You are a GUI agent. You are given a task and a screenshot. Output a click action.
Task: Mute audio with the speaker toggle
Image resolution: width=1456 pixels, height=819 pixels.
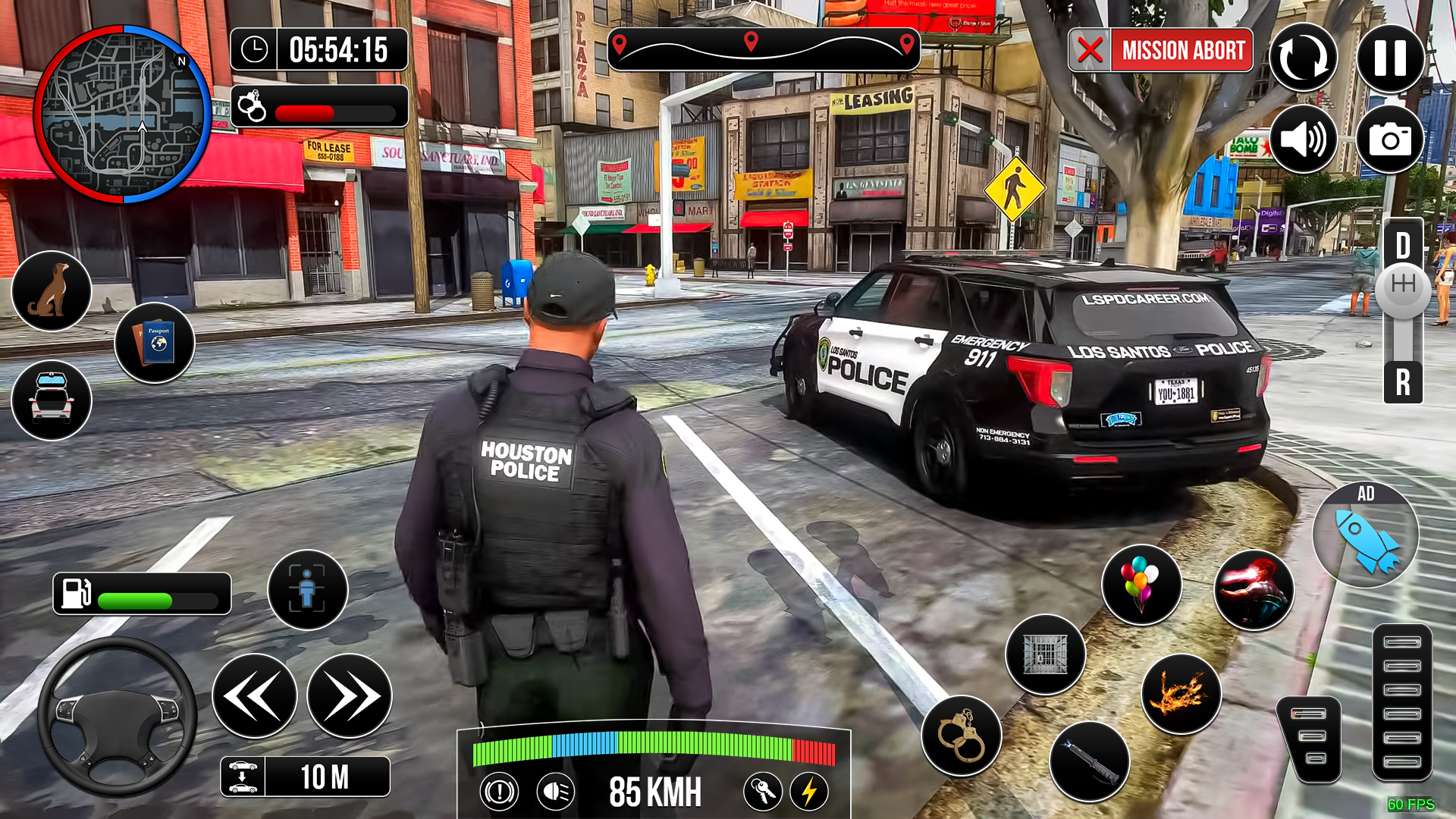tap(1303, 140)
